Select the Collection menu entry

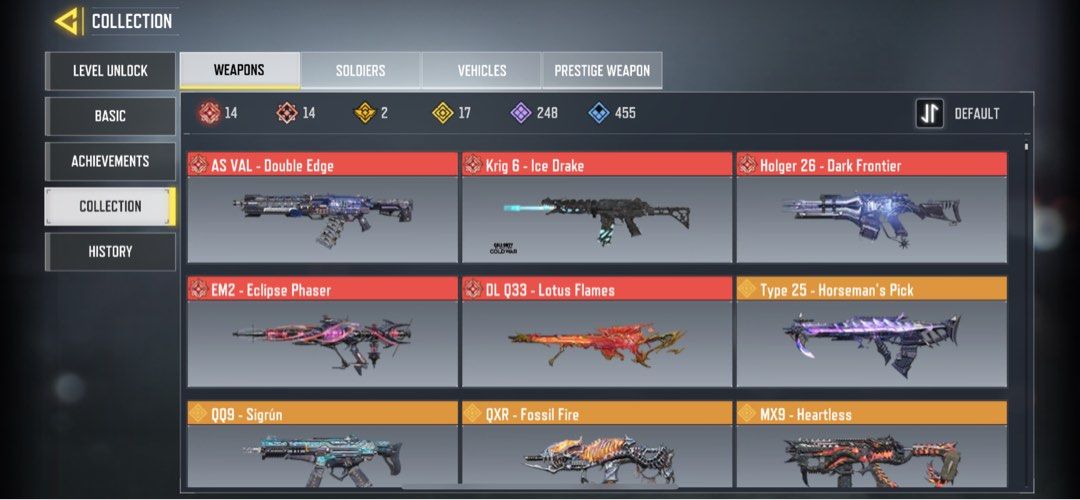click(110, 206)
